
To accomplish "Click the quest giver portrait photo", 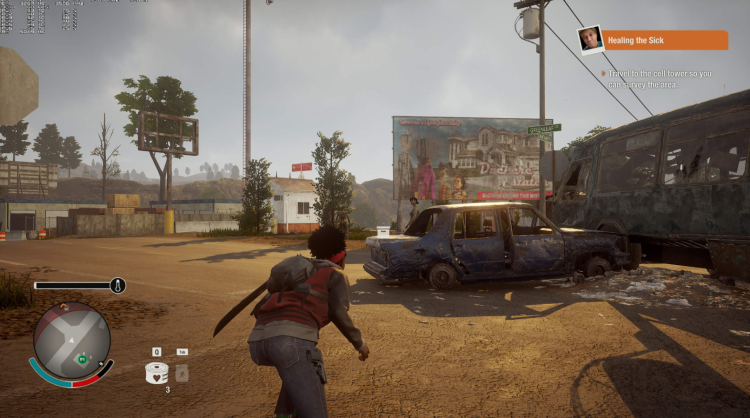I will 590,40.
